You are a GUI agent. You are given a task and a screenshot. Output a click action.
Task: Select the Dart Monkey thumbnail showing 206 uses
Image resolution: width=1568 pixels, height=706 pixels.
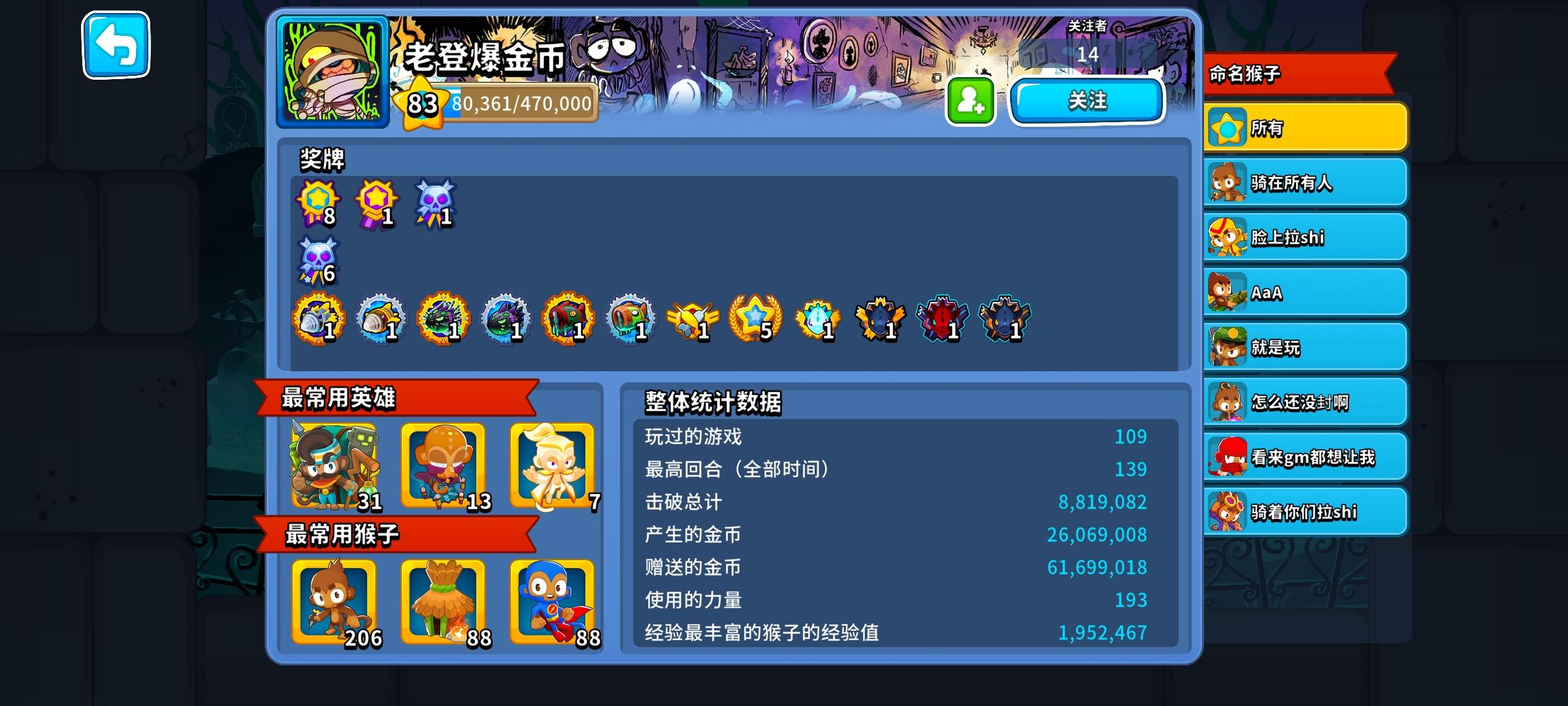[x=333, y=605]
